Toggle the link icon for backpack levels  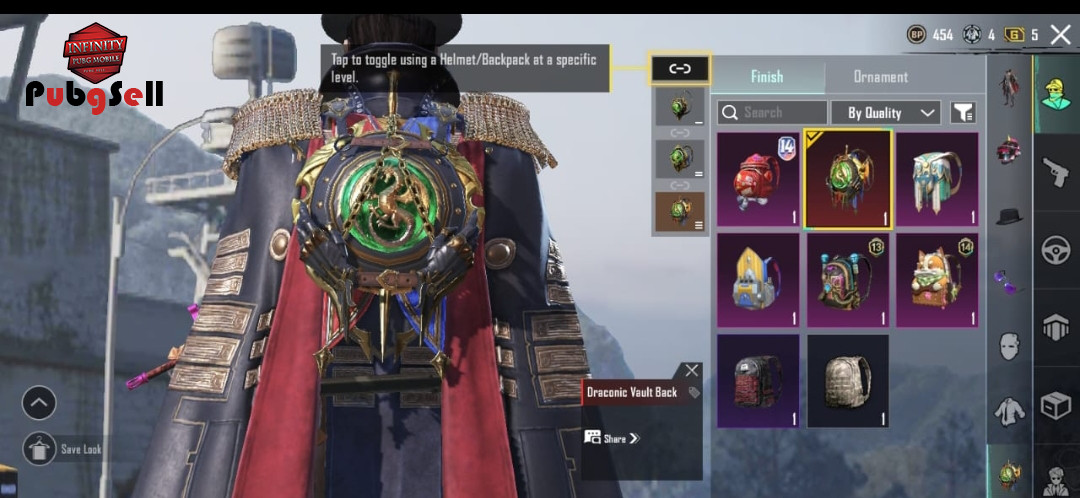click(x=680, y=69)
